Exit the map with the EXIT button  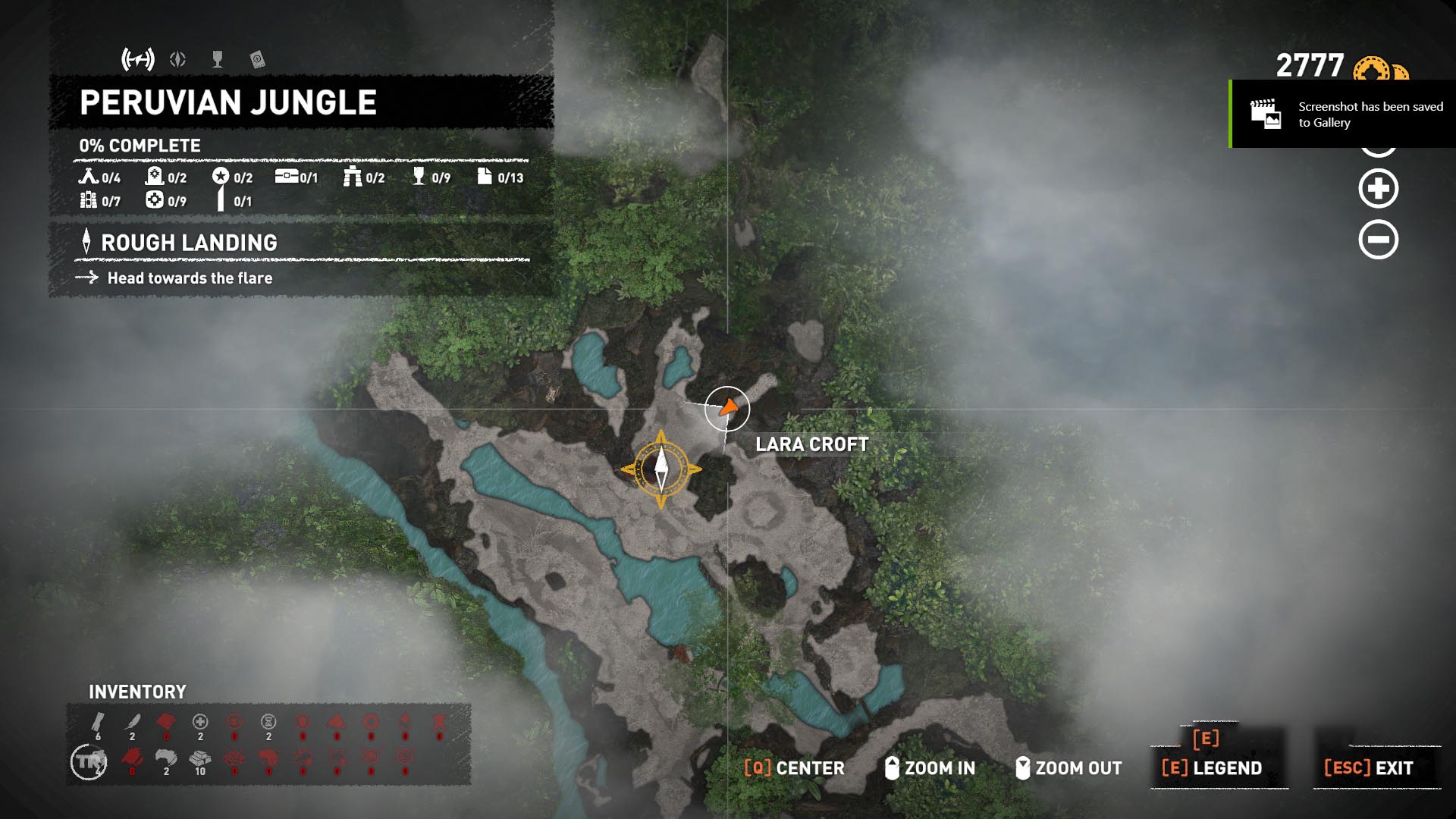click(1369, 768)
